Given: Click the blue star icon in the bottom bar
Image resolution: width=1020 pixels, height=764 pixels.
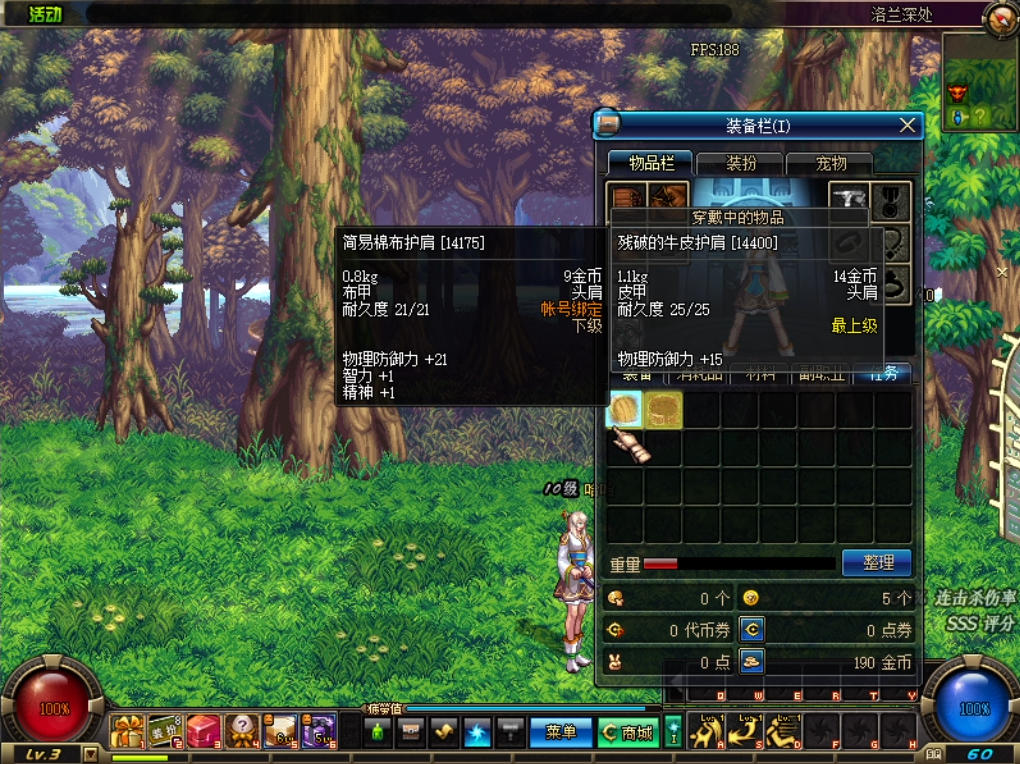Looking at the screenshot, I should point(477,733).
